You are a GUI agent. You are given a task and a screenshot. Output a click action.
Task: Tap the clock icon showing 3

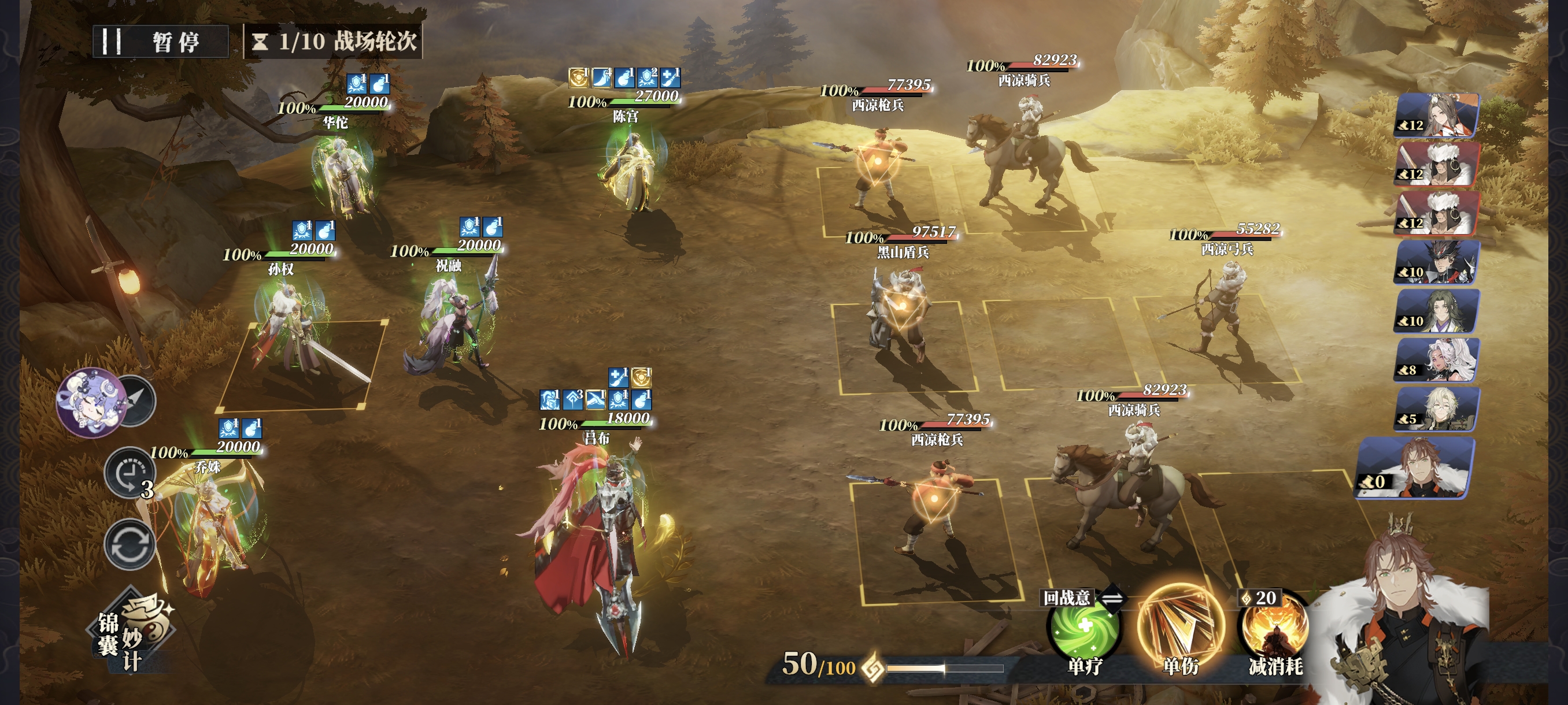click(x=129, y=473)
